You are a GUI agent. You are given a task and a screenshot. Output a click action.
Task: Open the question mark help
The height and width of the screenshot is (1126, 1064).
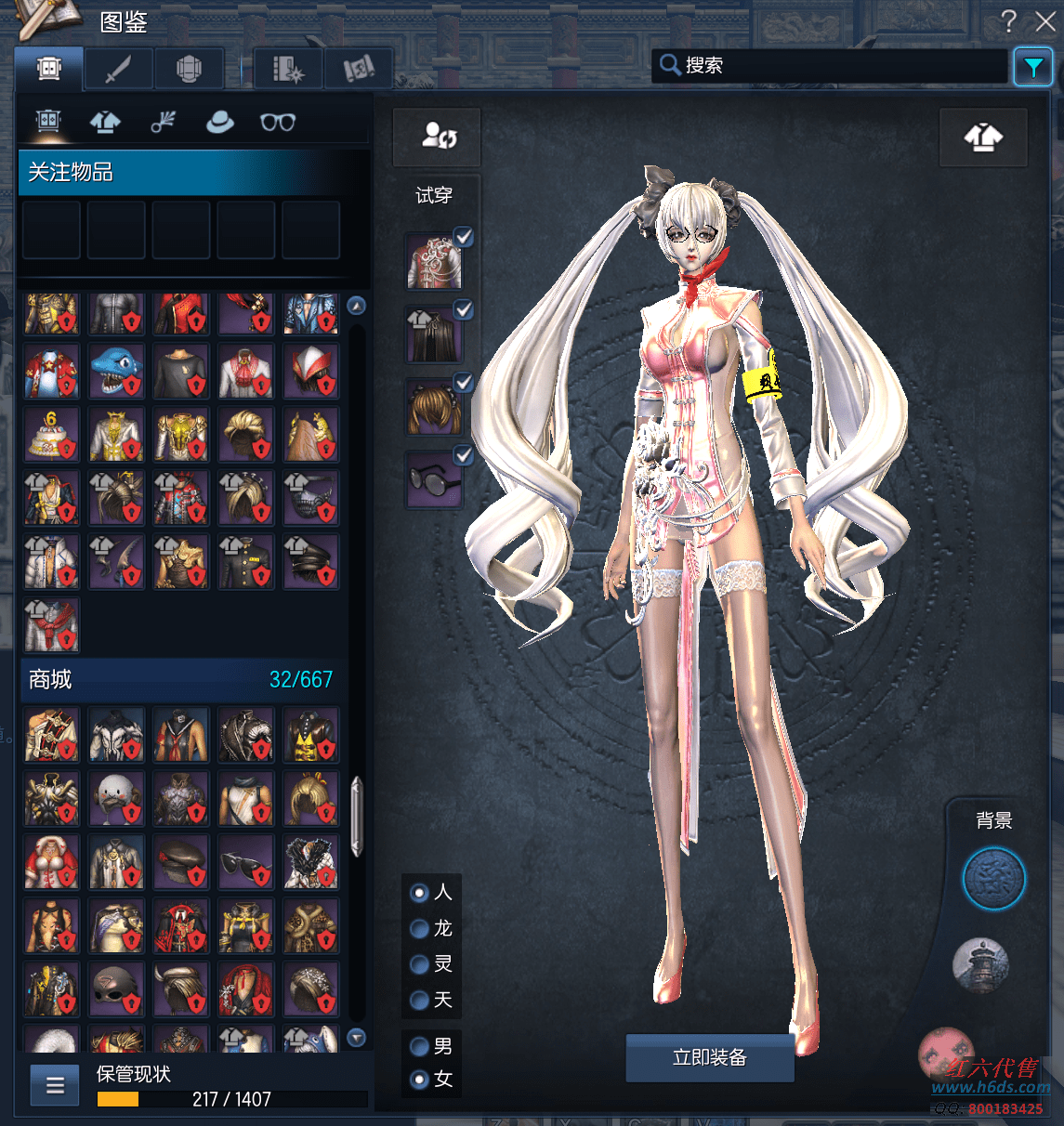pyautogui.click(x=1009, y=20)
